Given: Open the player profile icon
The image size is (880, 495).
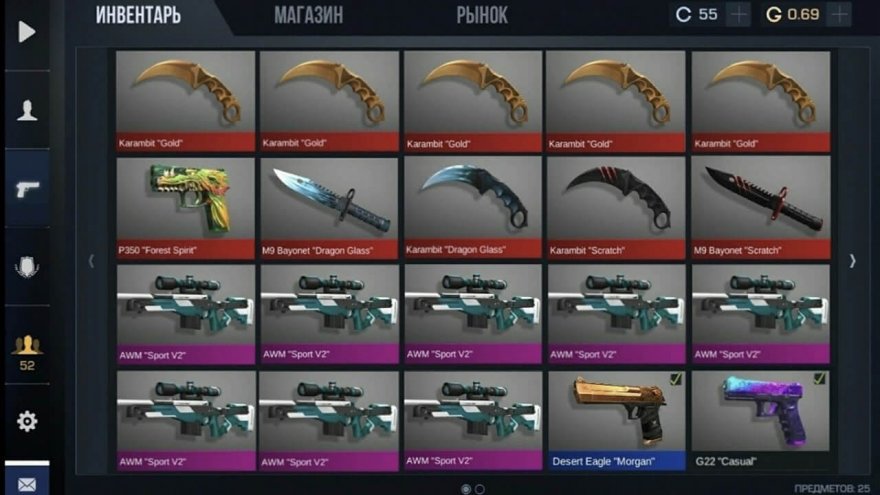Looking at the screenshot, I should point(27,111).
